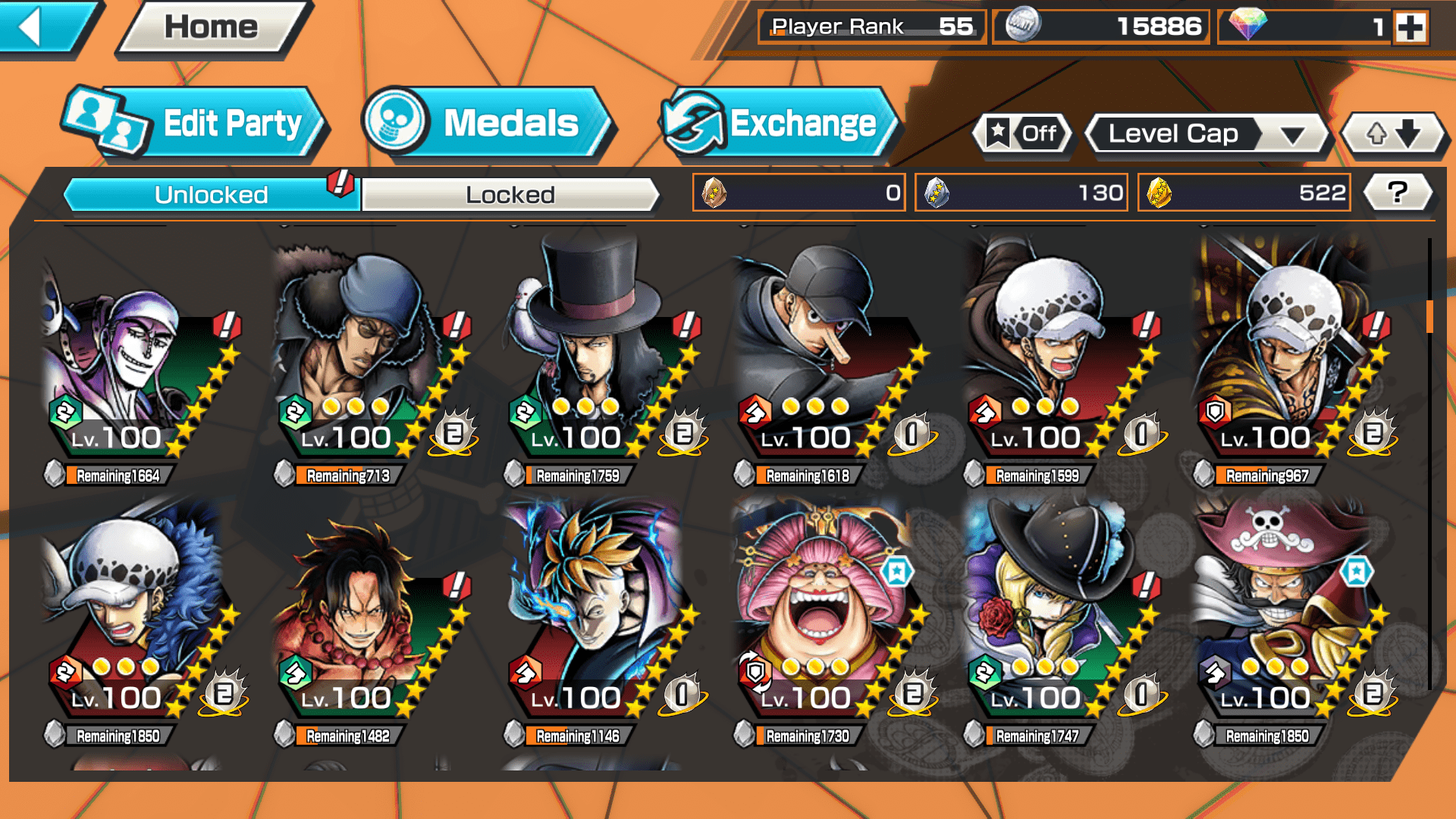Viewport: 1456px width, 819px height.
Task: Show help with the question mark button
Action: point(1398,193)
